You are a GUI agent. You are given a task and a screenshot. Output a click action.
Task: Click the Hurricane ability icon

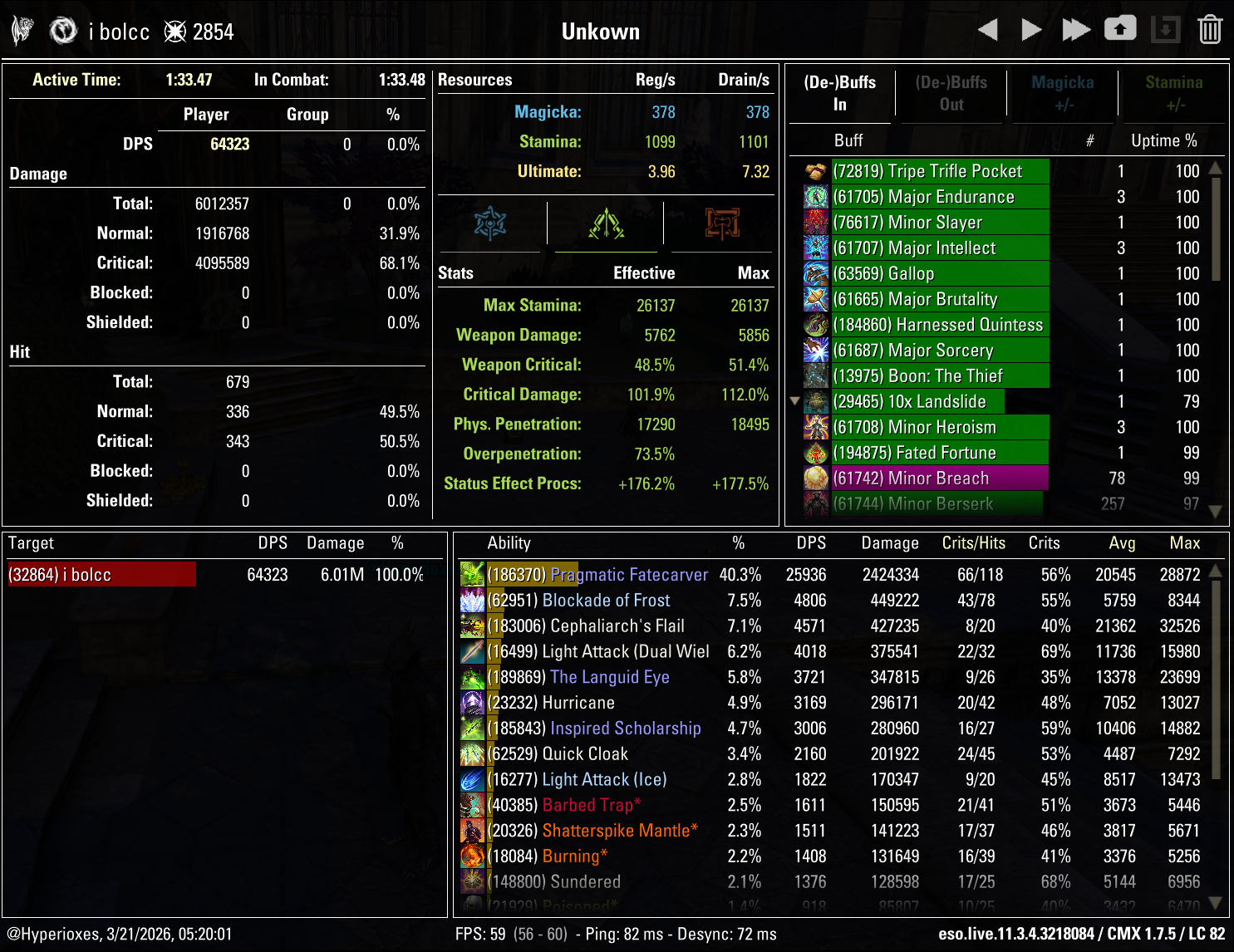coord(473,702)
